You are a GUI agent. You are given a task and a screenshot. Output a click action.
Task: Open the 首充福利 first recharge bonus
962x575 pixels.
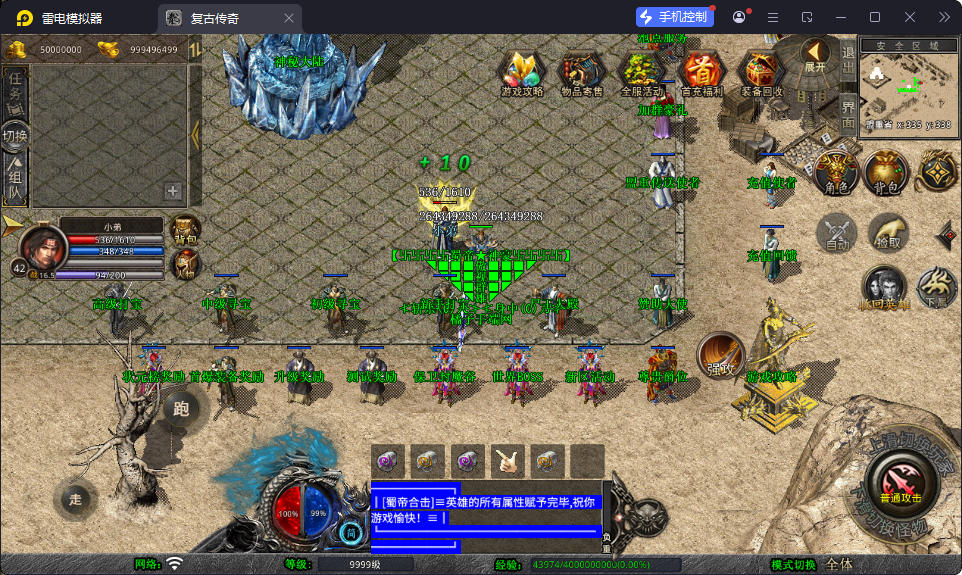click(x=701, y=73)
